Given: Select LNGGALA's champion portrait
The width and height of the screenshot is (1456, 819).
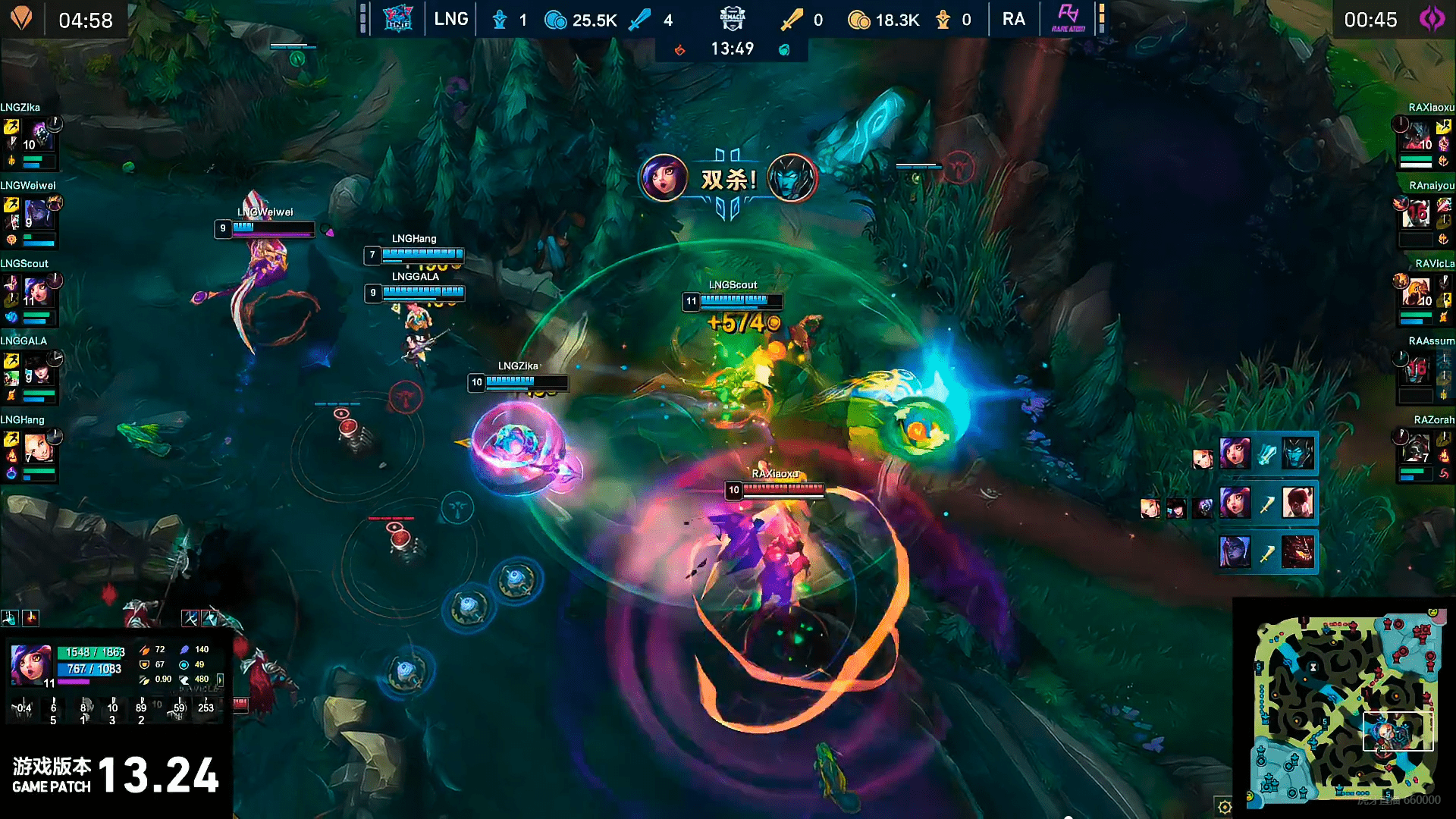Looking at the screenshot, I should click(x=38, y=371).
